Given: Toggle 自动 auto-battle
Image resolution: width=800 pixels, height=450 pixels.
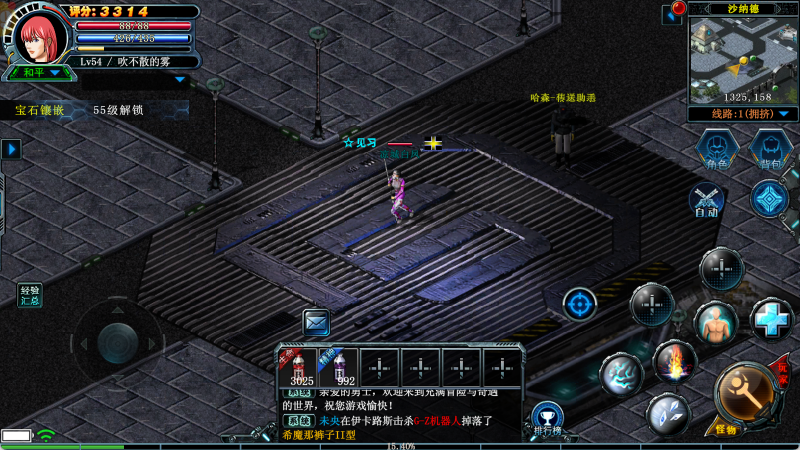Looking at the screenshot, I should (x=707, y=201).
